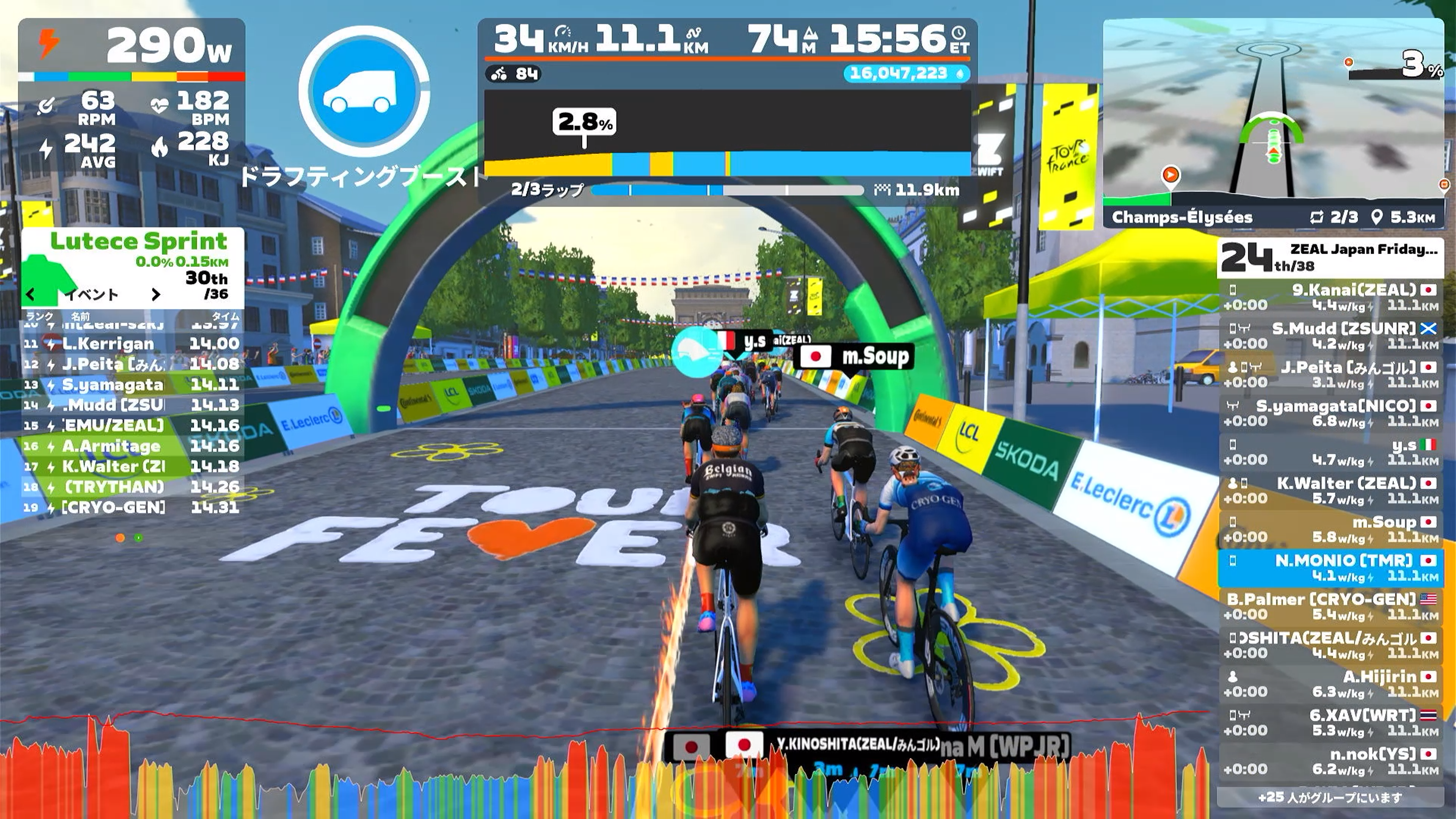This screenshot has width=1456, height=819.
Task: Choose B.Palmer [CRYO-GEN] rider row
Action: (x=1330, y=607)
